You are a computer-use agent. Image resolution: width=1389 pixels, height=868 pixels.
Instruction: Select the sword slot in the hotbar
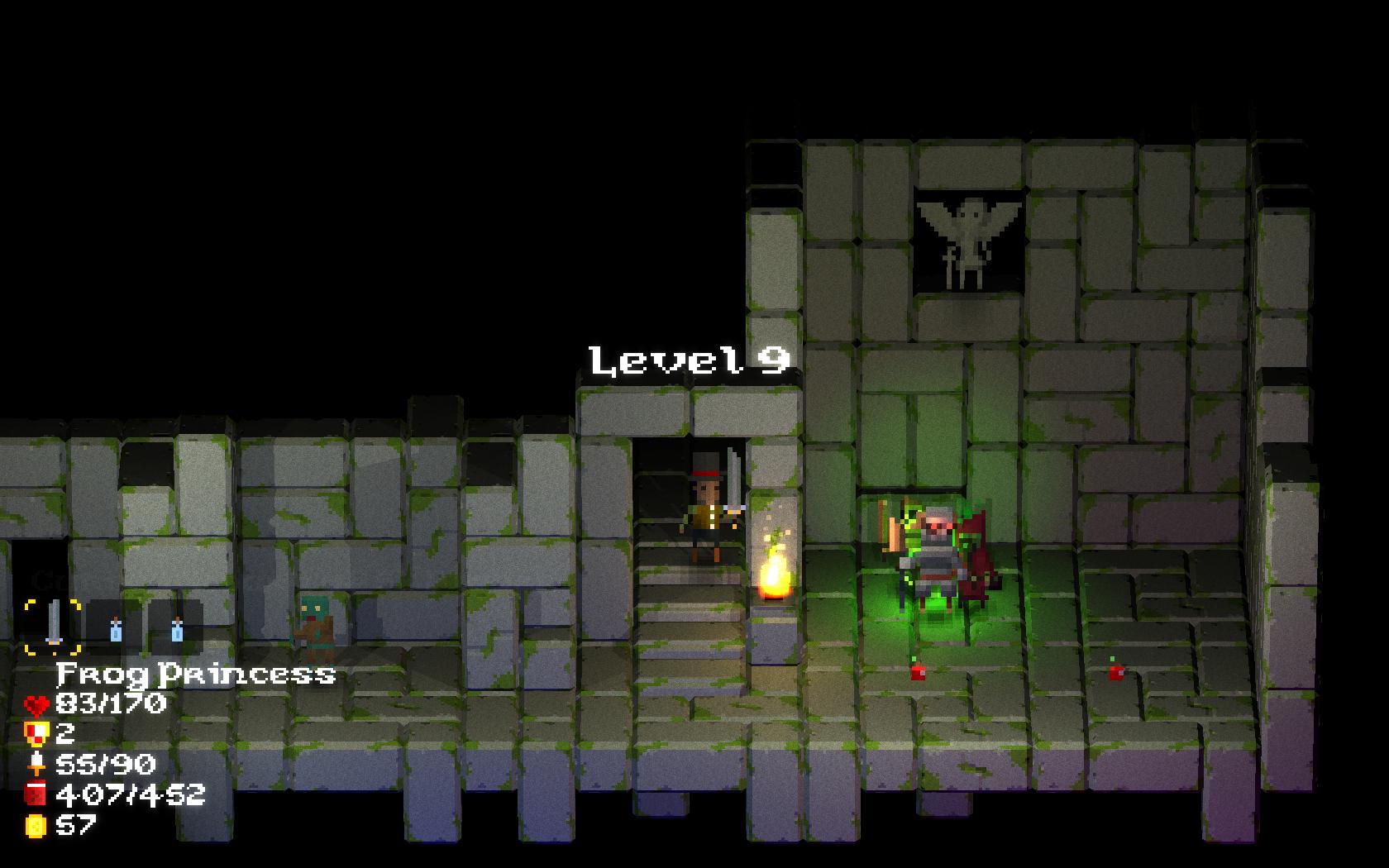tap(53, 626)
